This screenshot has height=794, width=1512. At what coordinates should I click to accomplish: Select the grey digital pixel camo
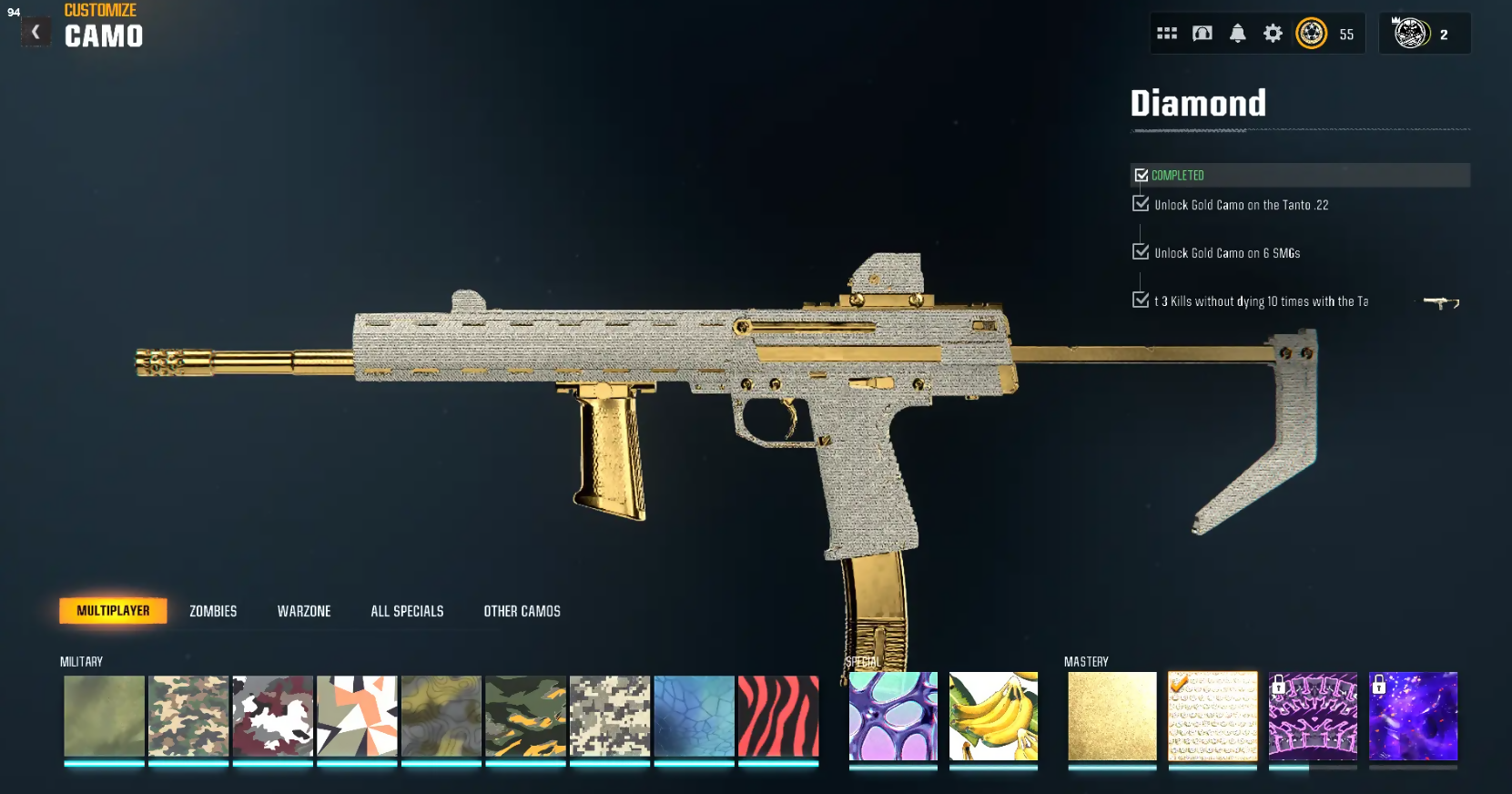(x=610, y=717)
